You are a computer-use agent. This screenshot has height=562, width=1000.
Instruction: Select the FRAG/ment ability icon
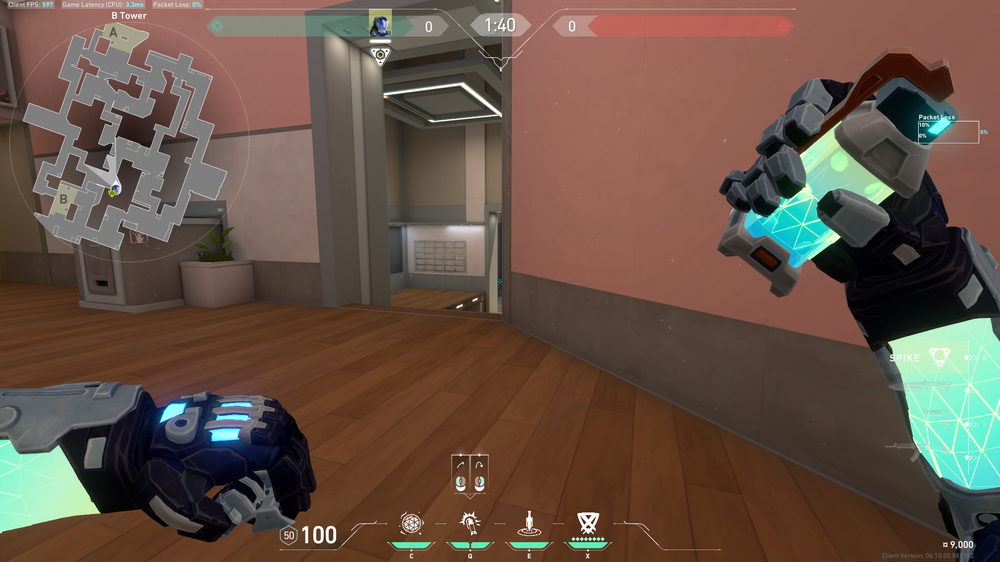coord(411,522)
